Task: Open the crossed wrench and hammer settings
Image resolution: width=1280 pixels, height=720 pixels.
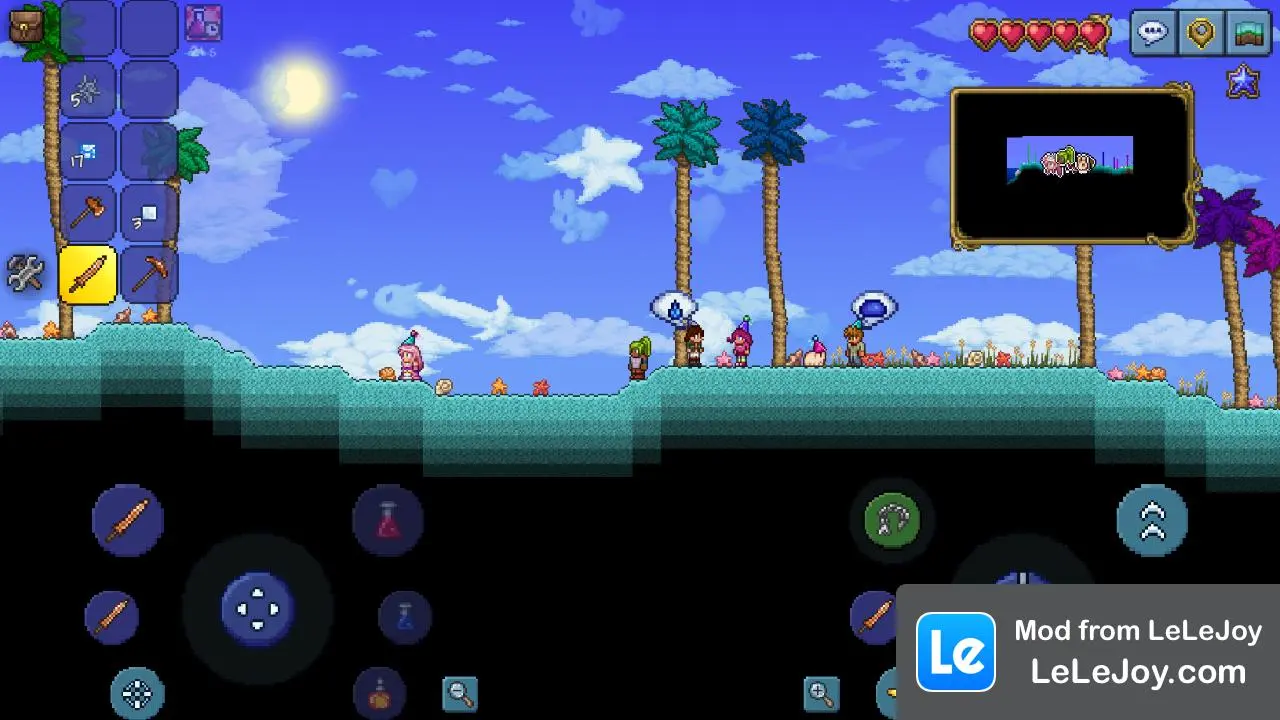Action: click(25, 273)
